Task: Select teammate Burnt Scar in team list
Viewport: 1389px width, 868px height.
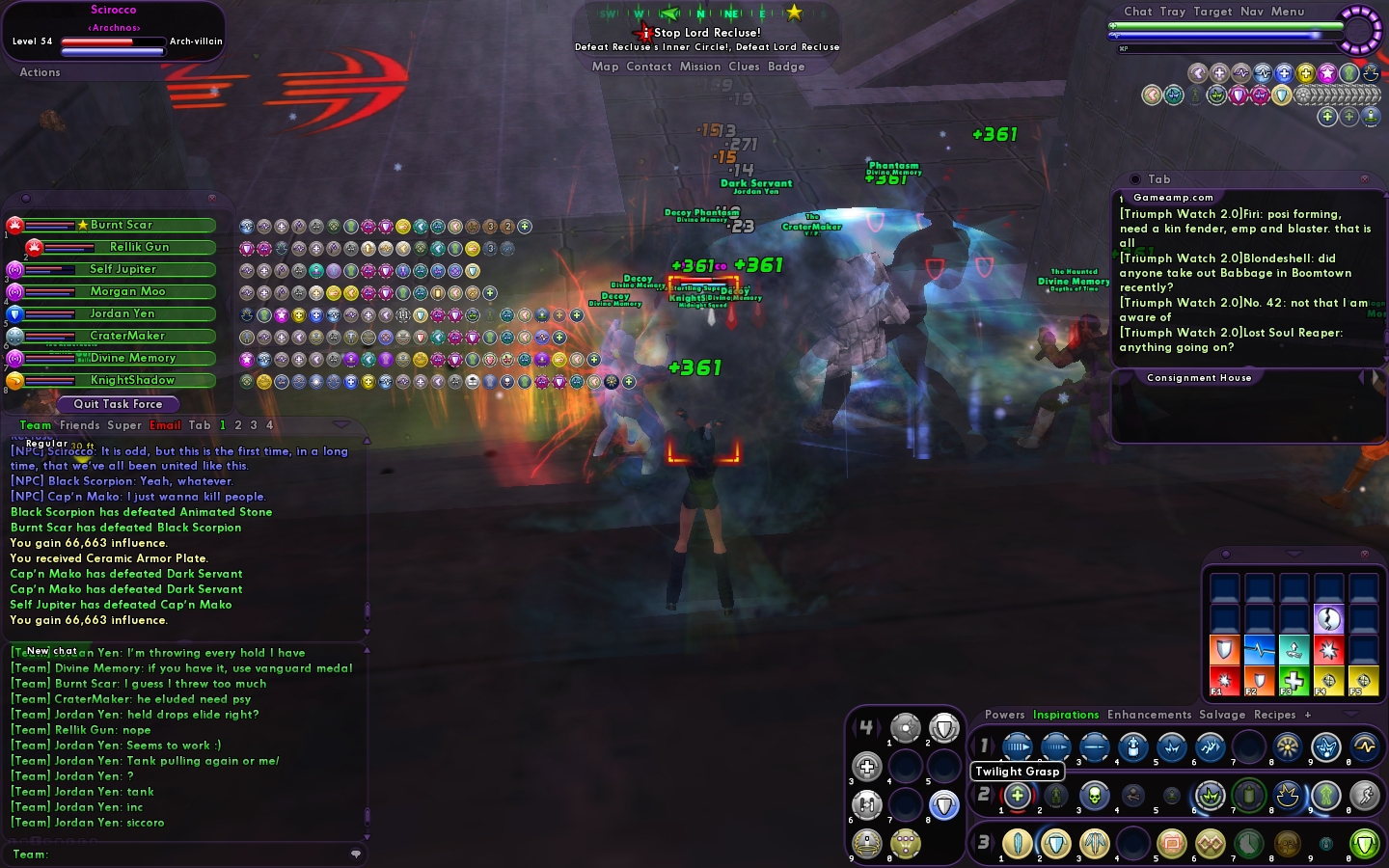Action: pos(121,225)
